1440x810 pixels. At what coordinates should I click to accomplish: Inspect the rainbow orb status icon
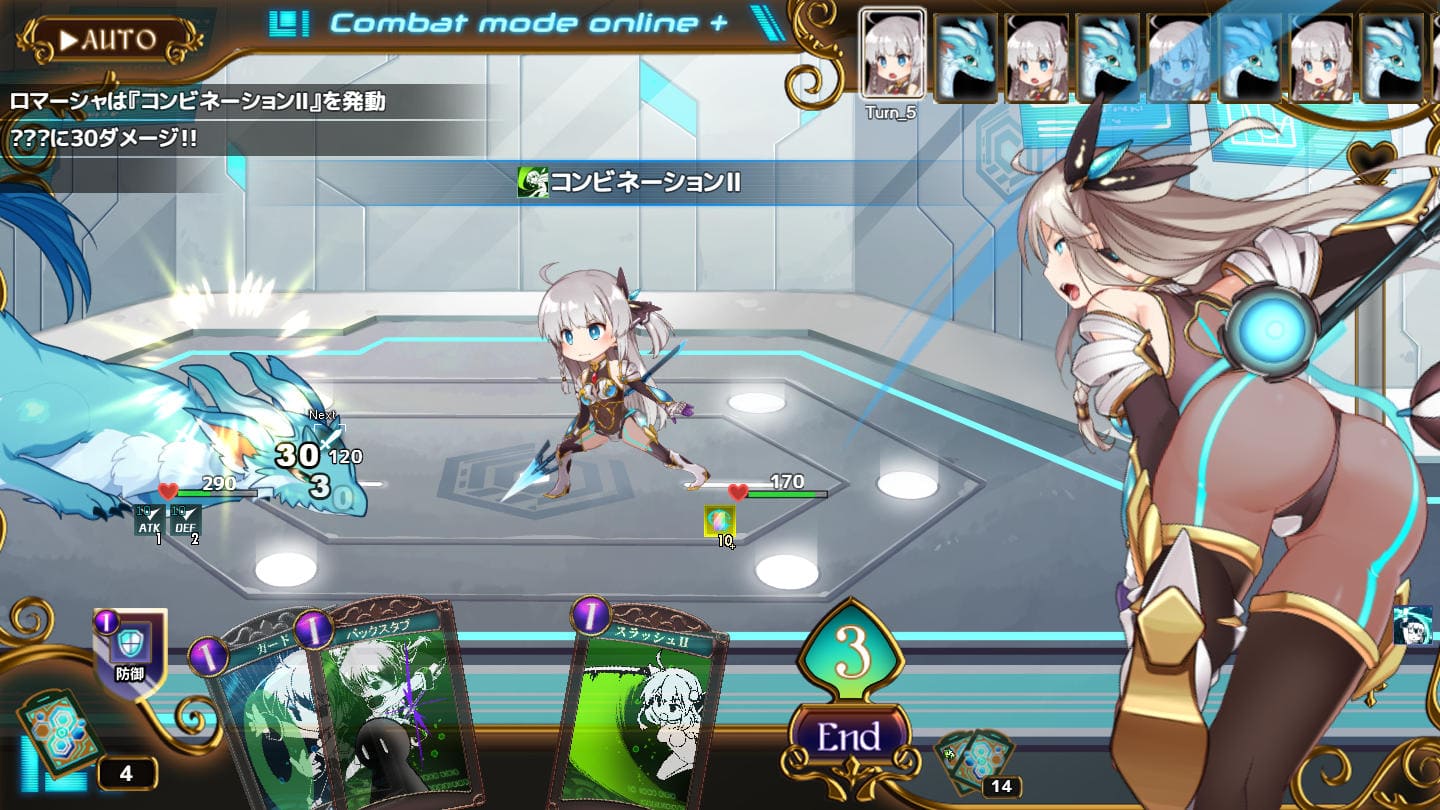click(x=720, y=521)
